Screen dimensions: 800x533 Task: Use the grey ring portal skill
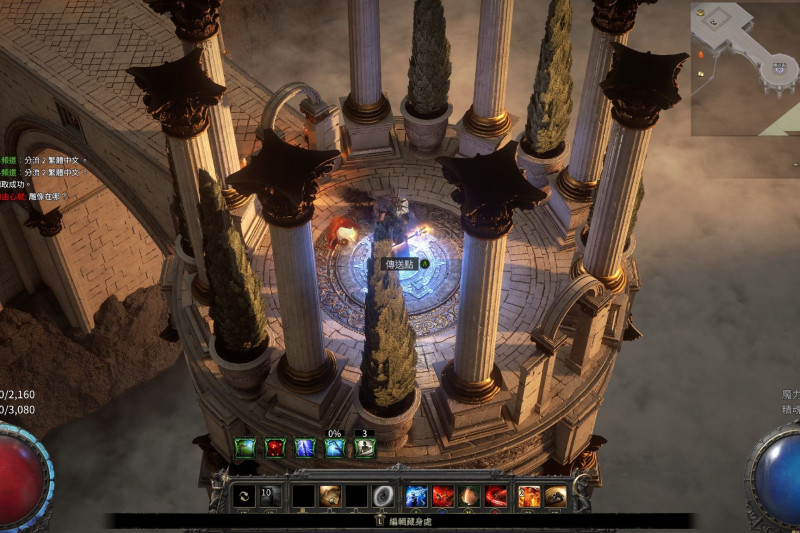tap(382, 495)
